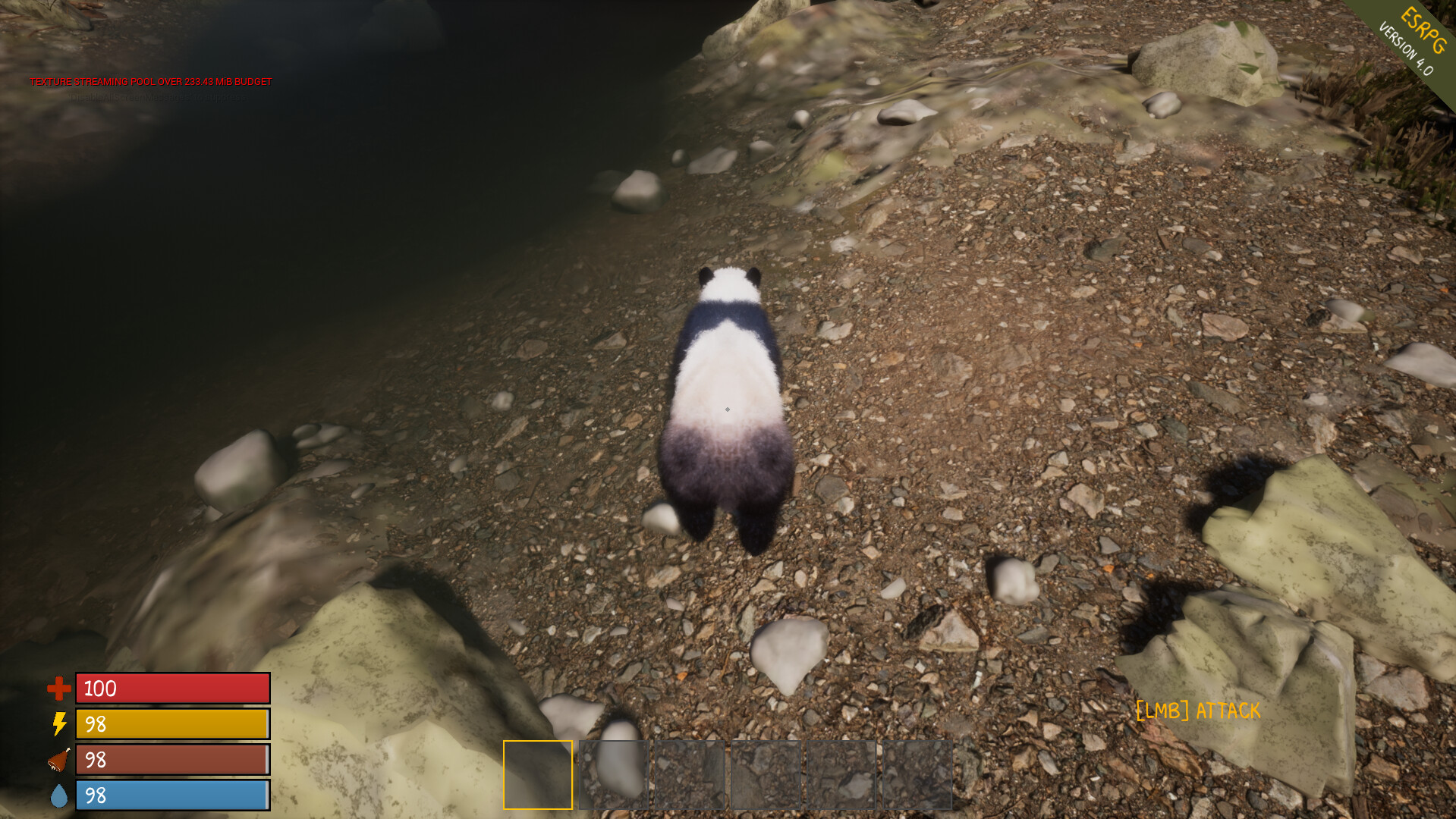The image size is (1456, 819).
Task: Click the blue thirst bar at 98
Action: click(171, 796)
